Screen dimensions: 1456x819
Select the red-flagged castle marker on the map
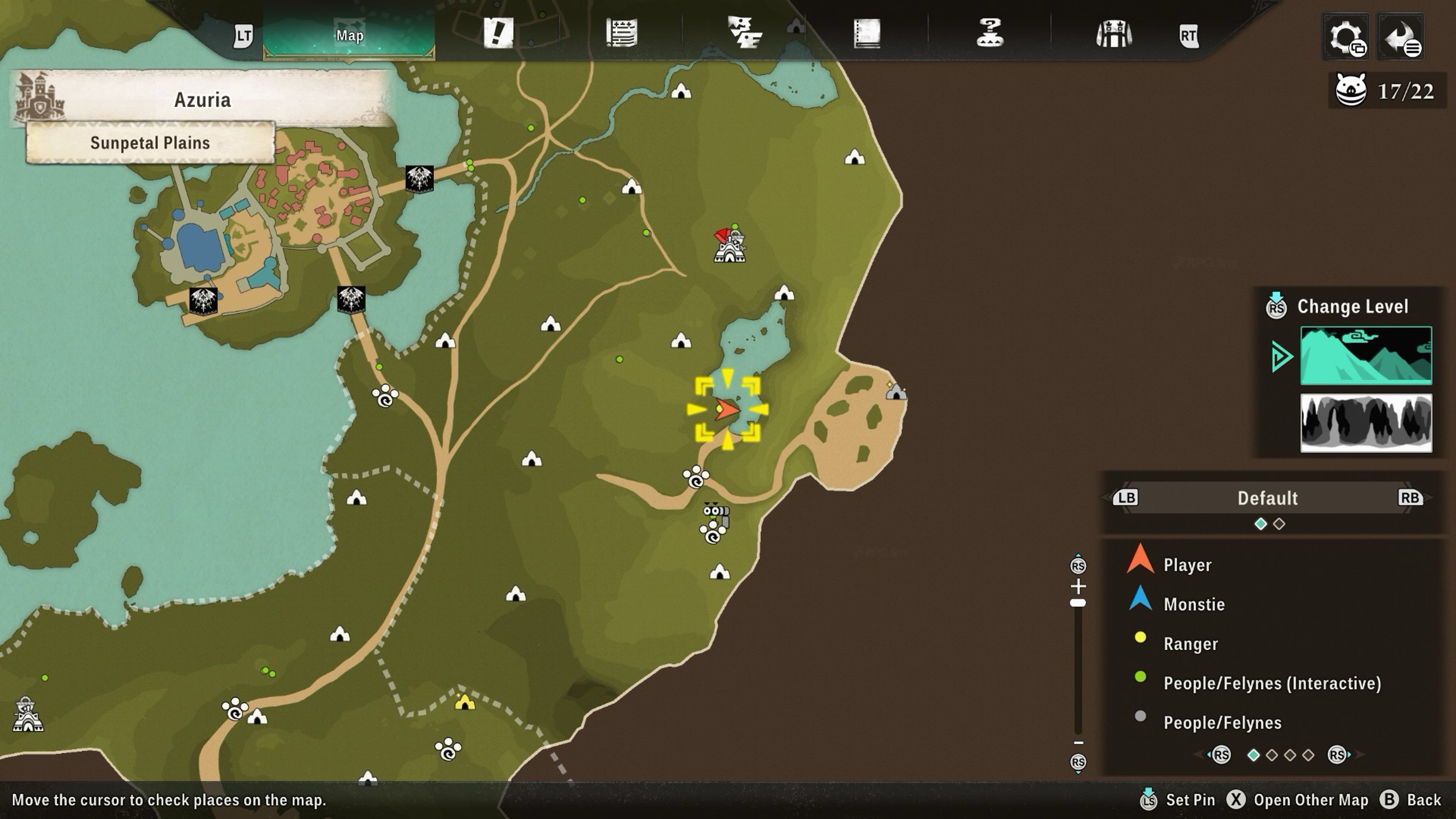(729, 246)
